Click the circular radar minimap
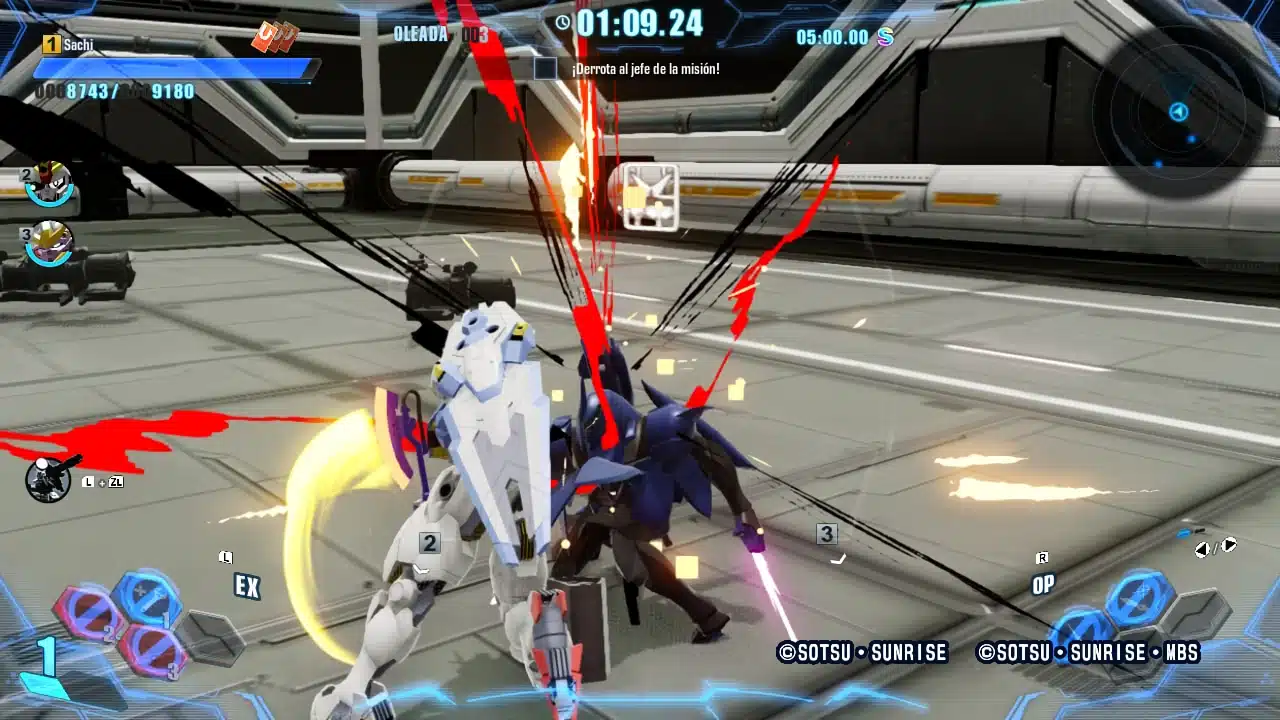The image size is (1280, 720). coord(1178,112)
